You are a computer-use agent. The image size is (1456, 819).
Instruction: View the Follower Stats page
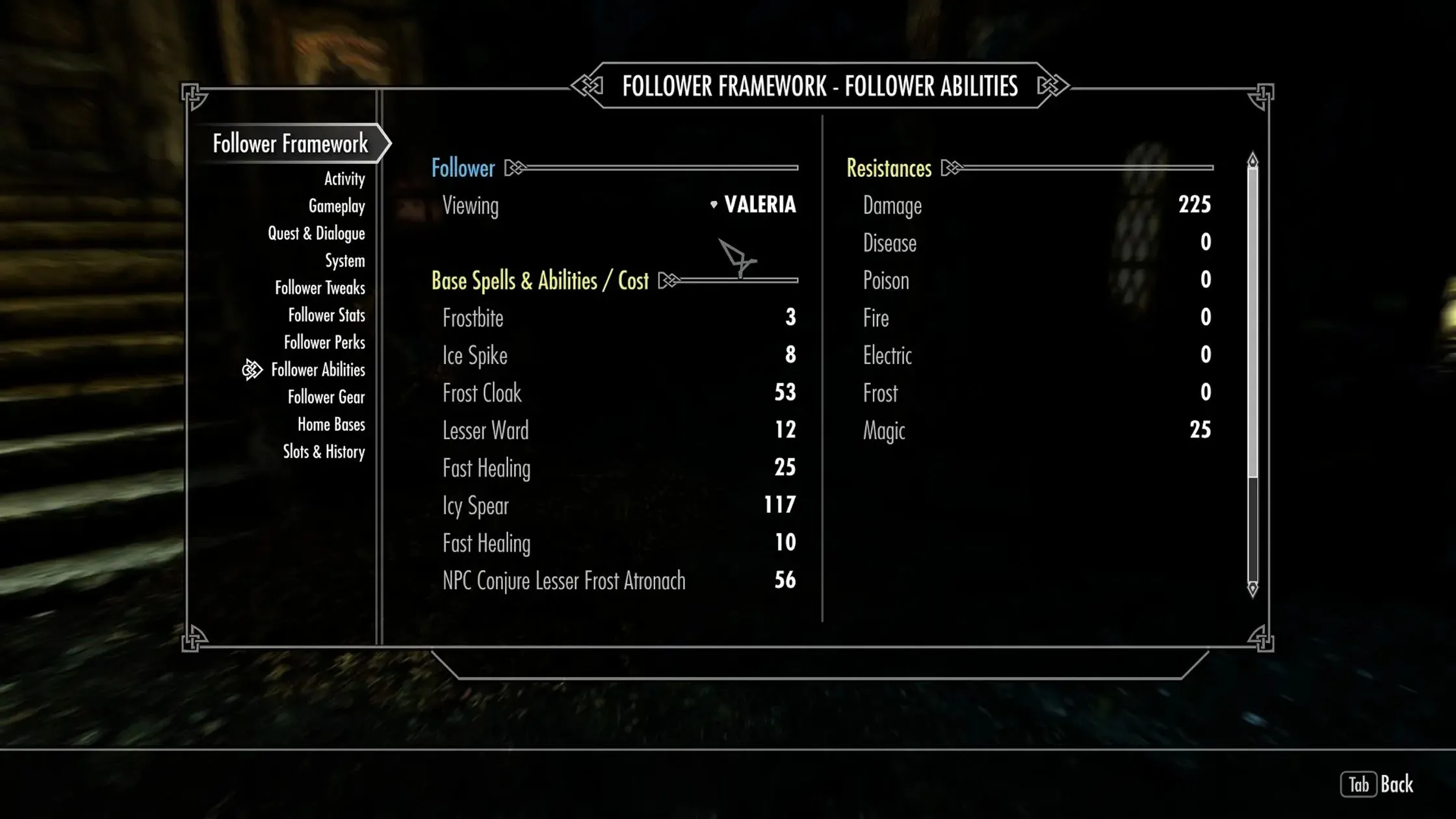click(x=327, y=315)
